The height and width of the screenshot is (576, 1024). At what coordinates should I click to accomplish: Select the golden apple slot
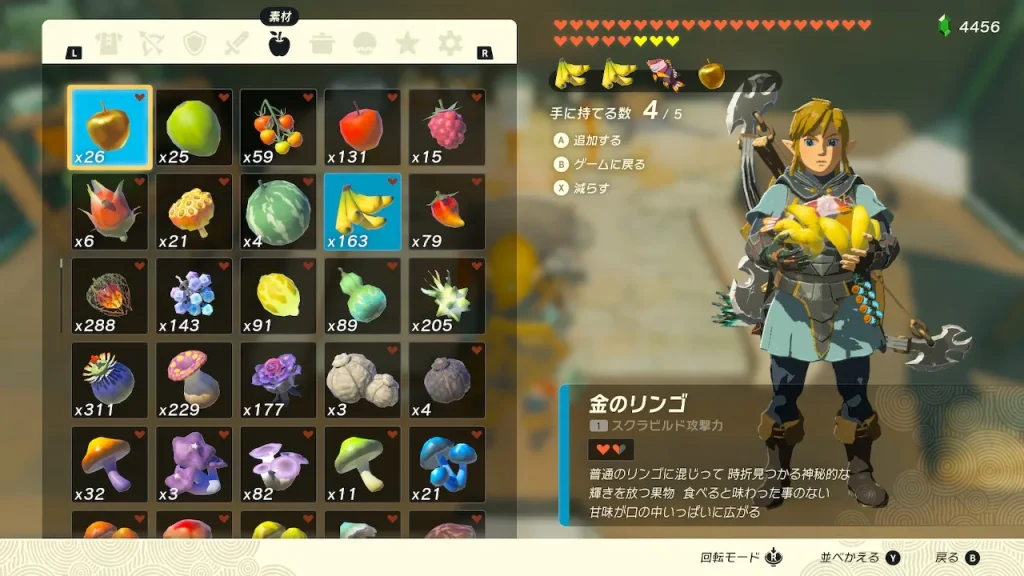[109, 127]
